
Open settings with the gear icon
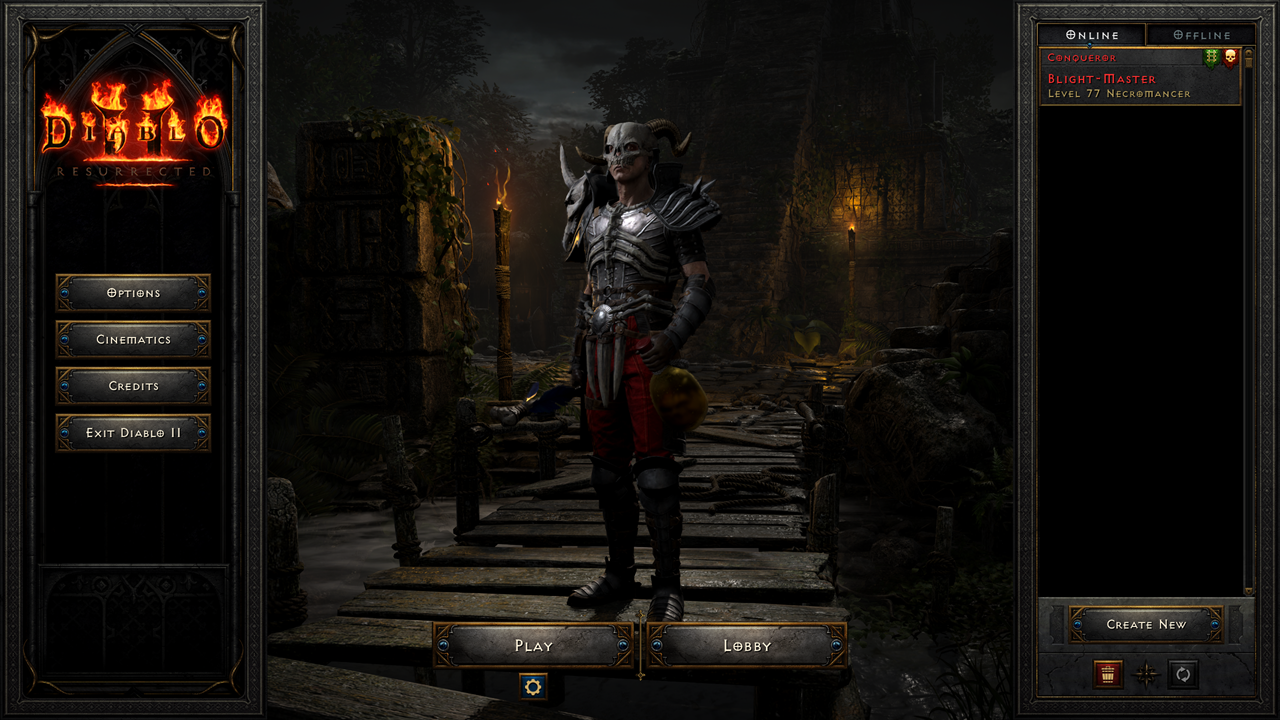[533, 687]
